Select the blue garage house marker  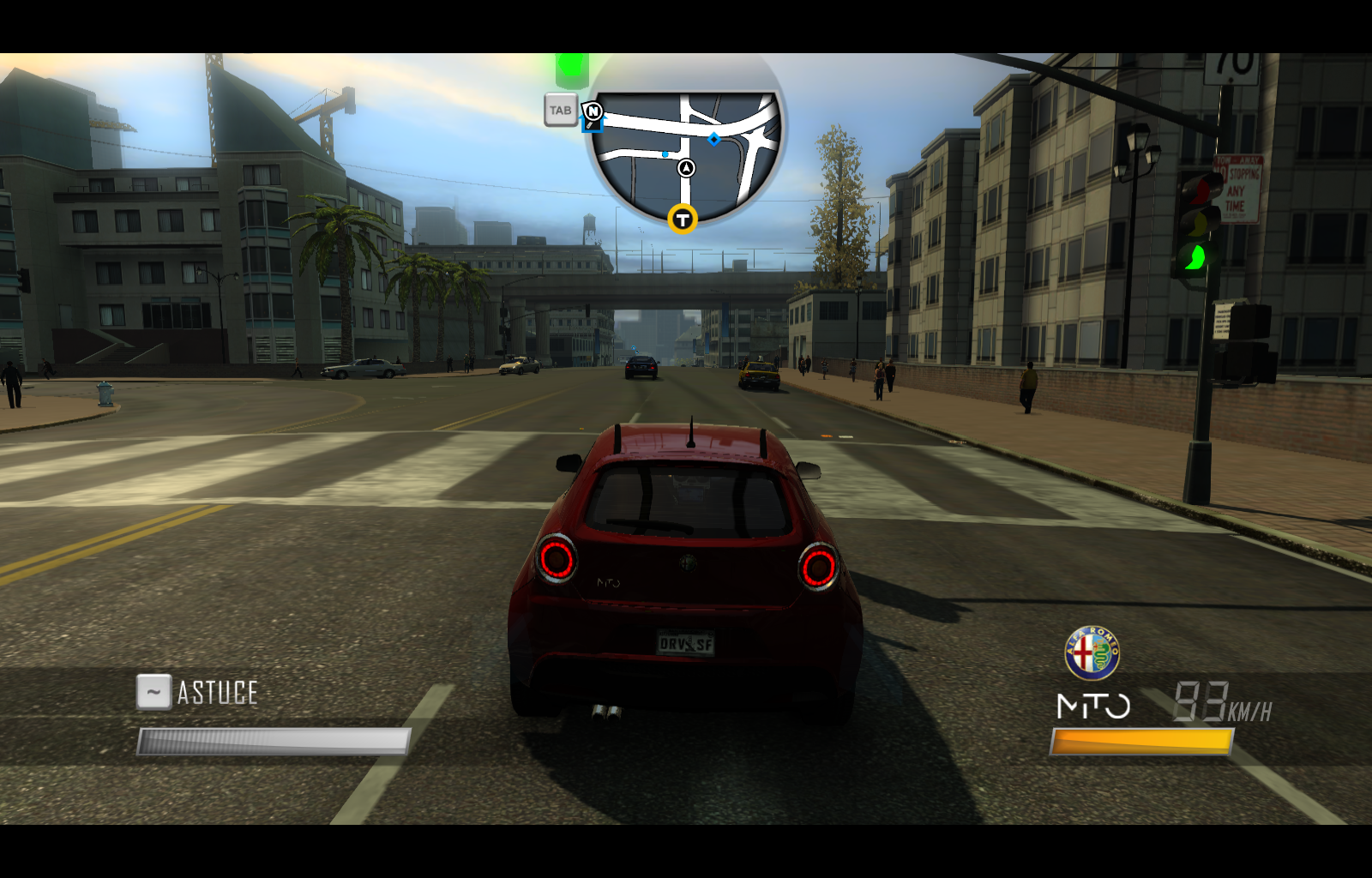tap(590, 126)
